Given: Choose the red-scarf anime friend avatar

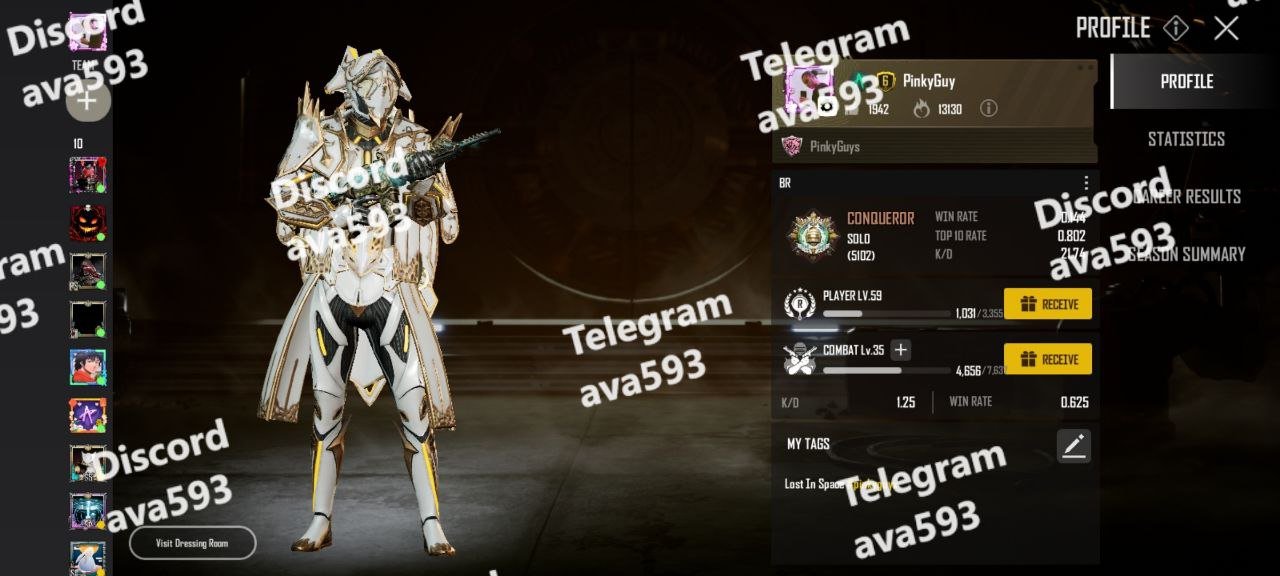Looking at the screenshot, I should coord(88,367).
